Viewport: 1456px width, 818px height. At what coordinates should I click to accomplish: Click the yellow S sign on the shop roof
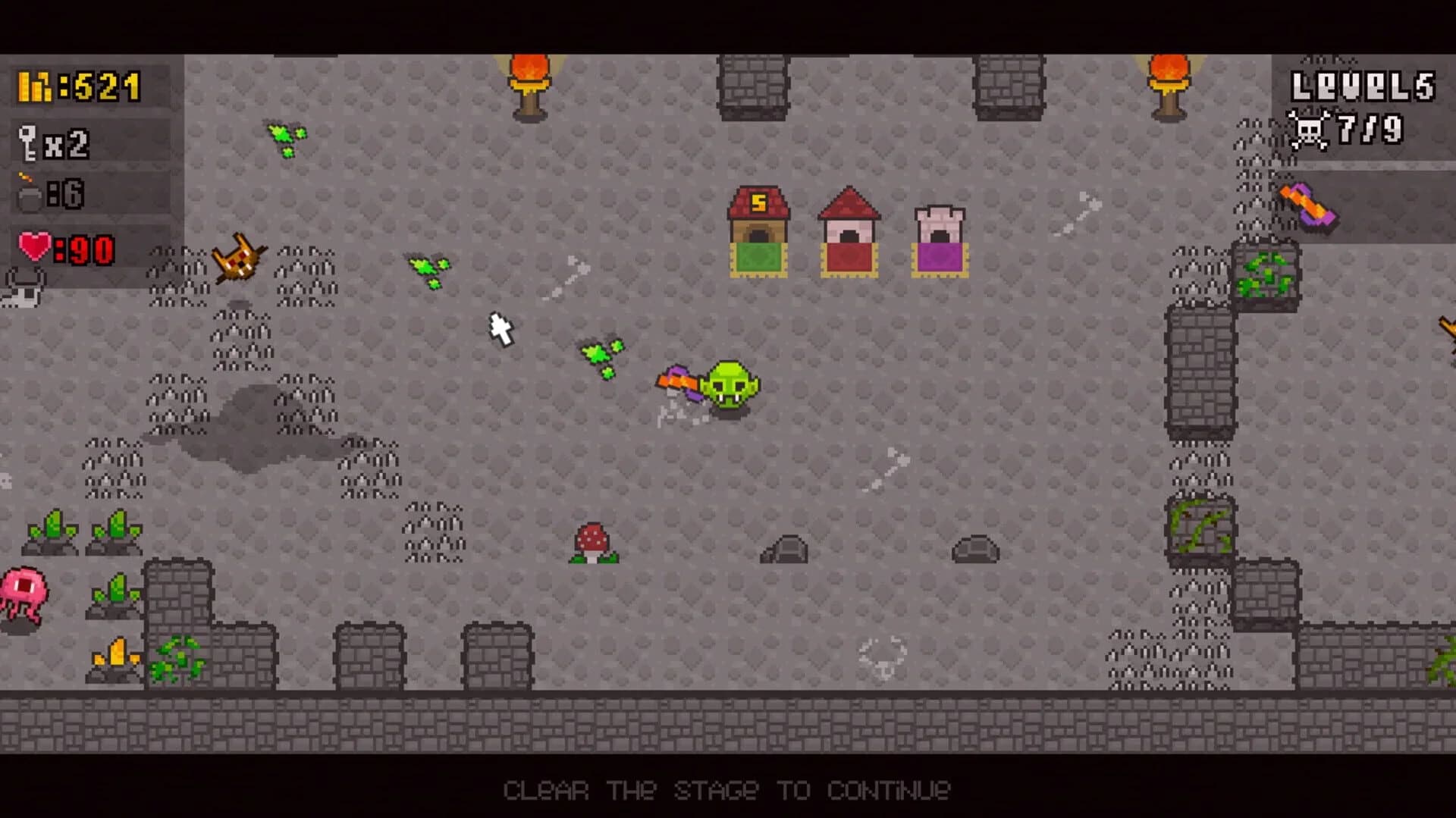click(x=759, y=201)
